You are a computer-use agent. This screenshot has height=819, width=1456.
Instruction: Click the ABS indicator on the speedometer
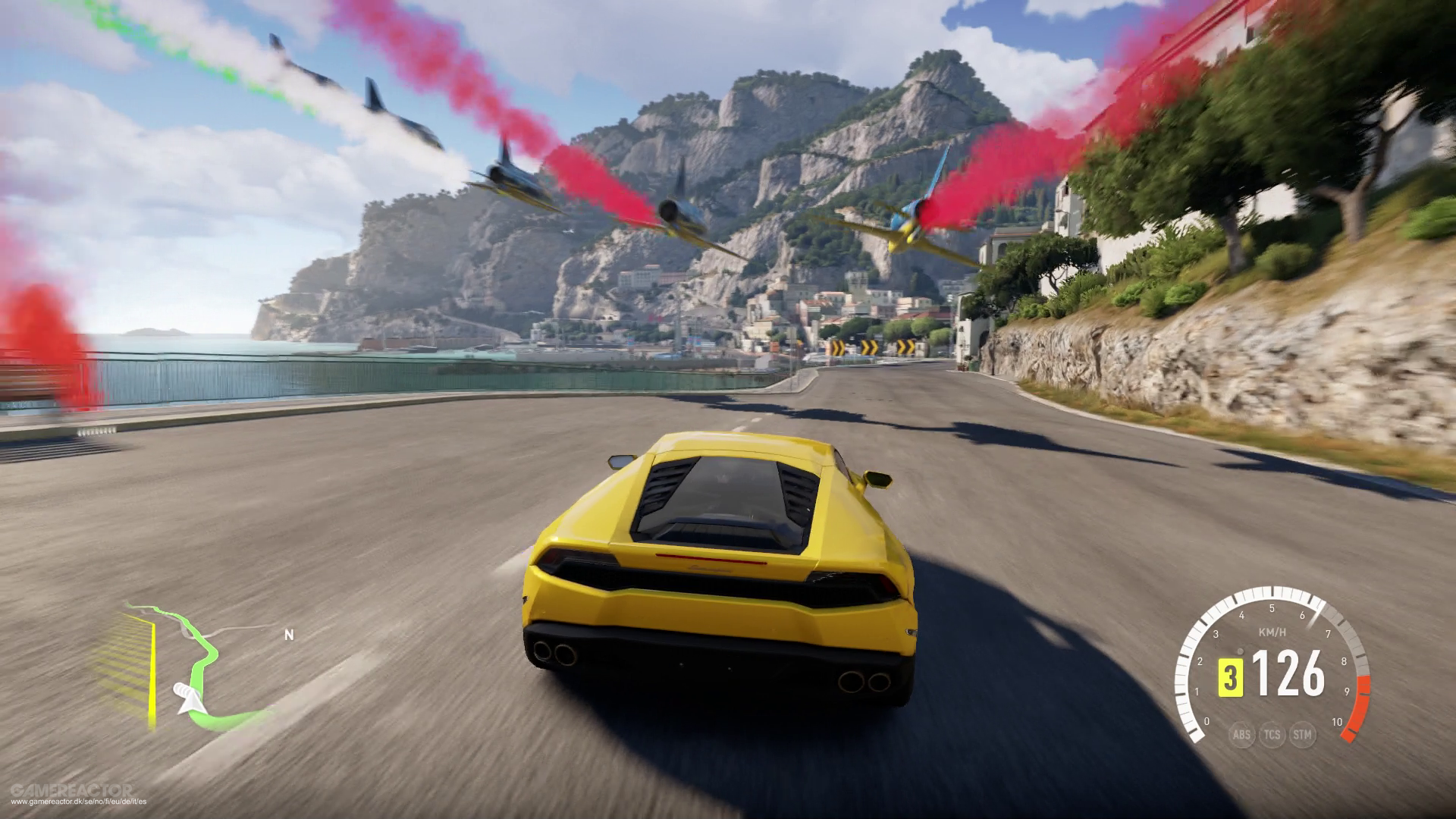(x=1242, y=735)
